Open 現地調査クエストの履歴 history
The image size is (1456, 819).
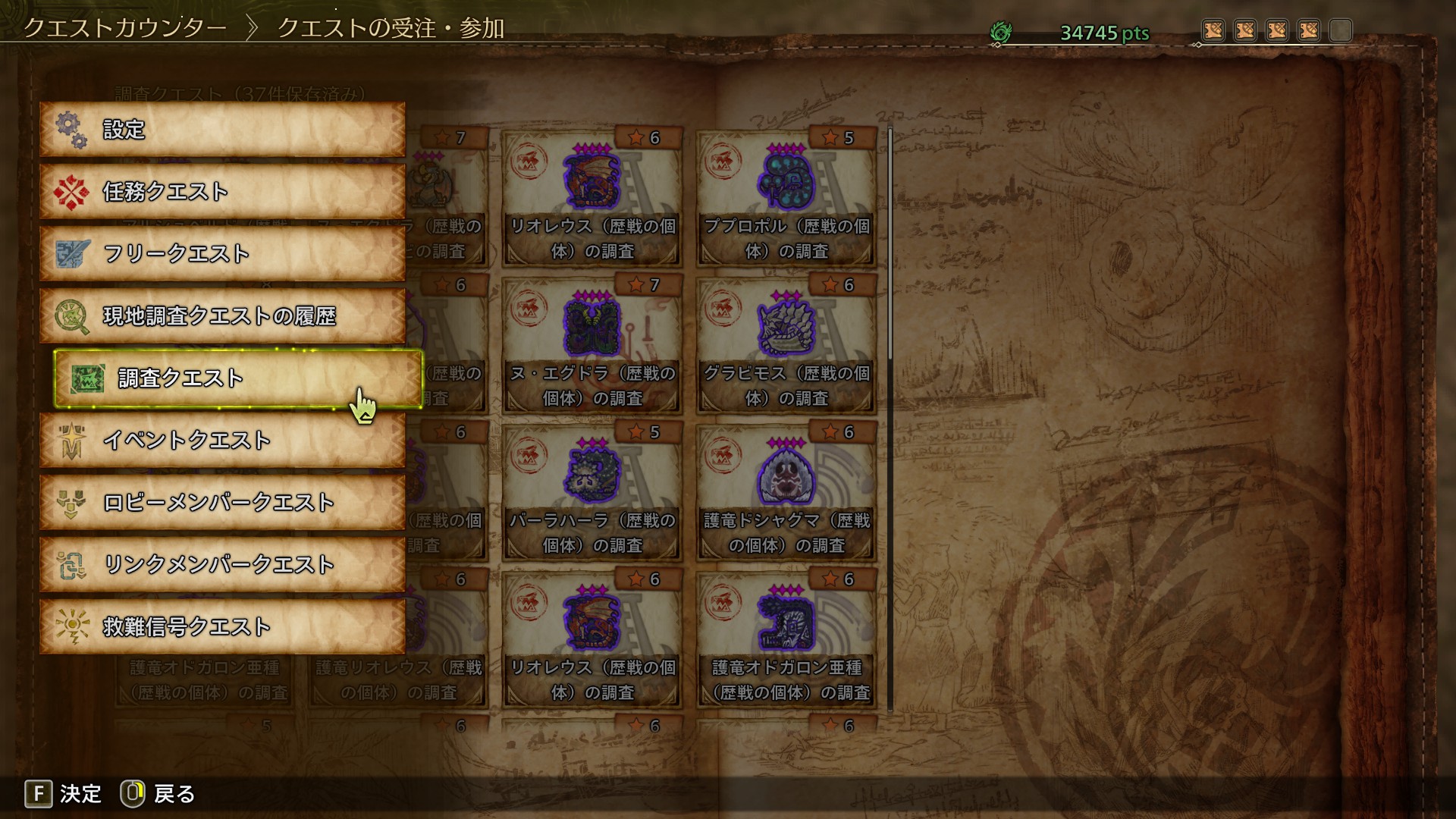(x=222, y=316)
